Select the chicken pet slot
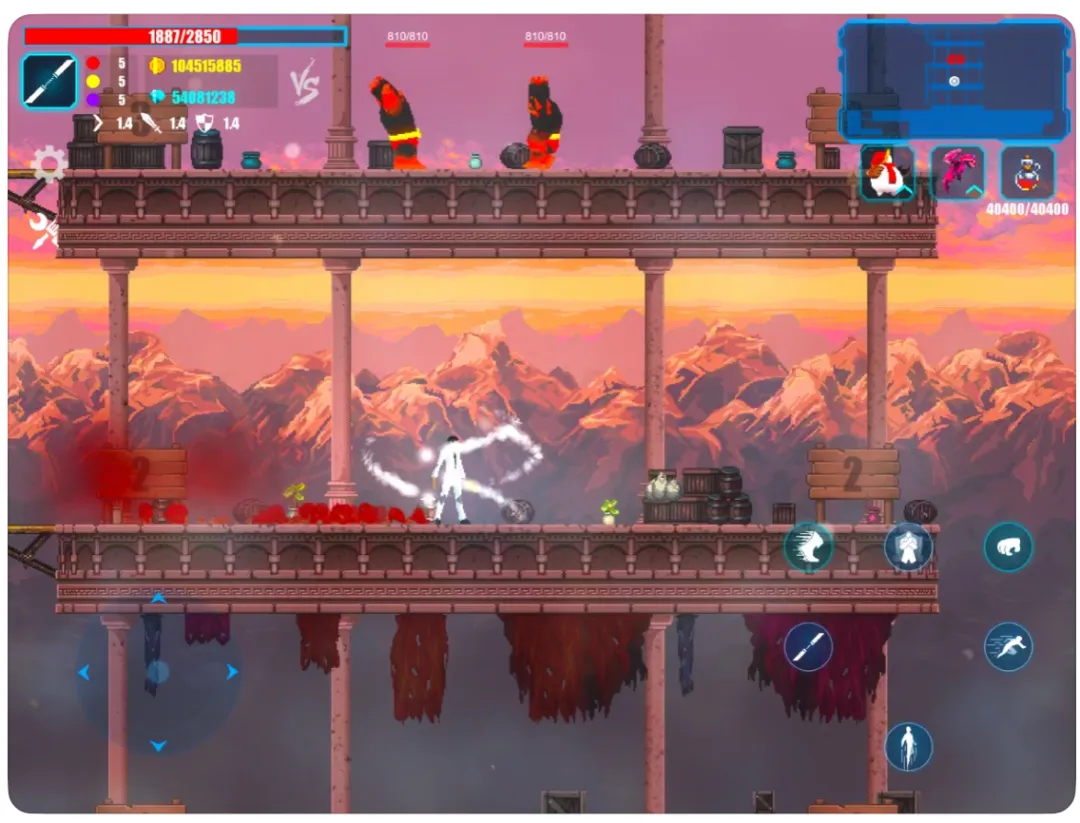Viewport: 1080px width, 823px height. (887, 174)
